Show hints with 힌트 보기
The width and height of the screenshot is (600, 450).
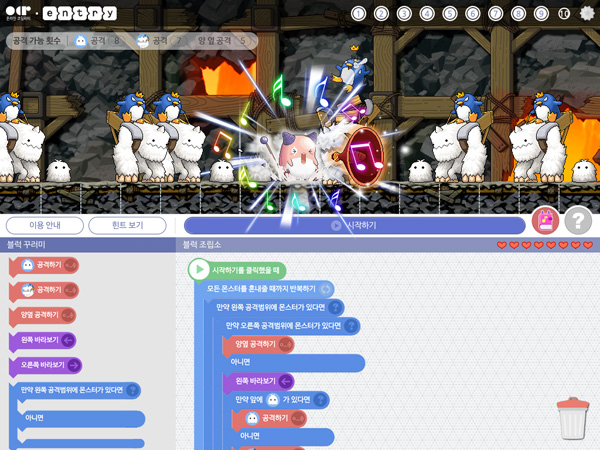tap(127, 225)
